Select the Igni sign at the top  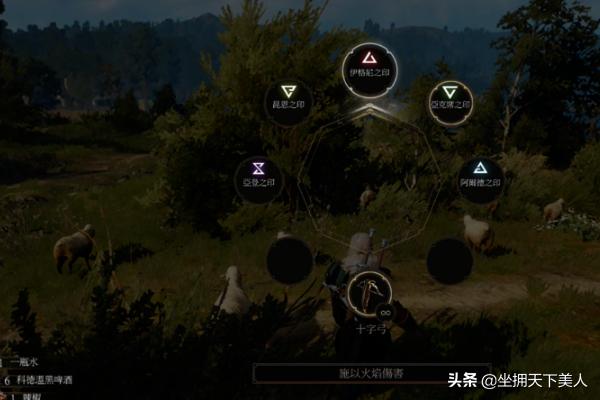pos(370,65)
